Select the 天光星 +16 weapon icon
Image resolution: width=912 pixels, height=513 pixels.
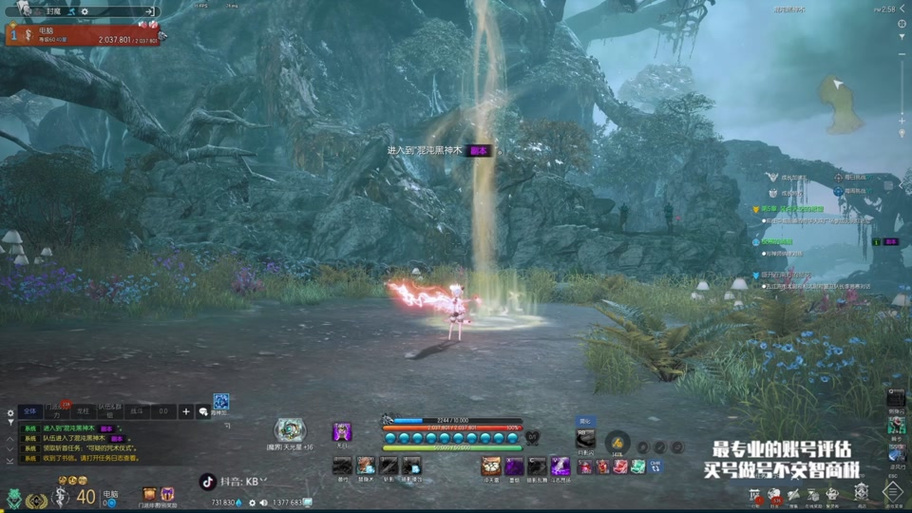(x=290, y=431)
